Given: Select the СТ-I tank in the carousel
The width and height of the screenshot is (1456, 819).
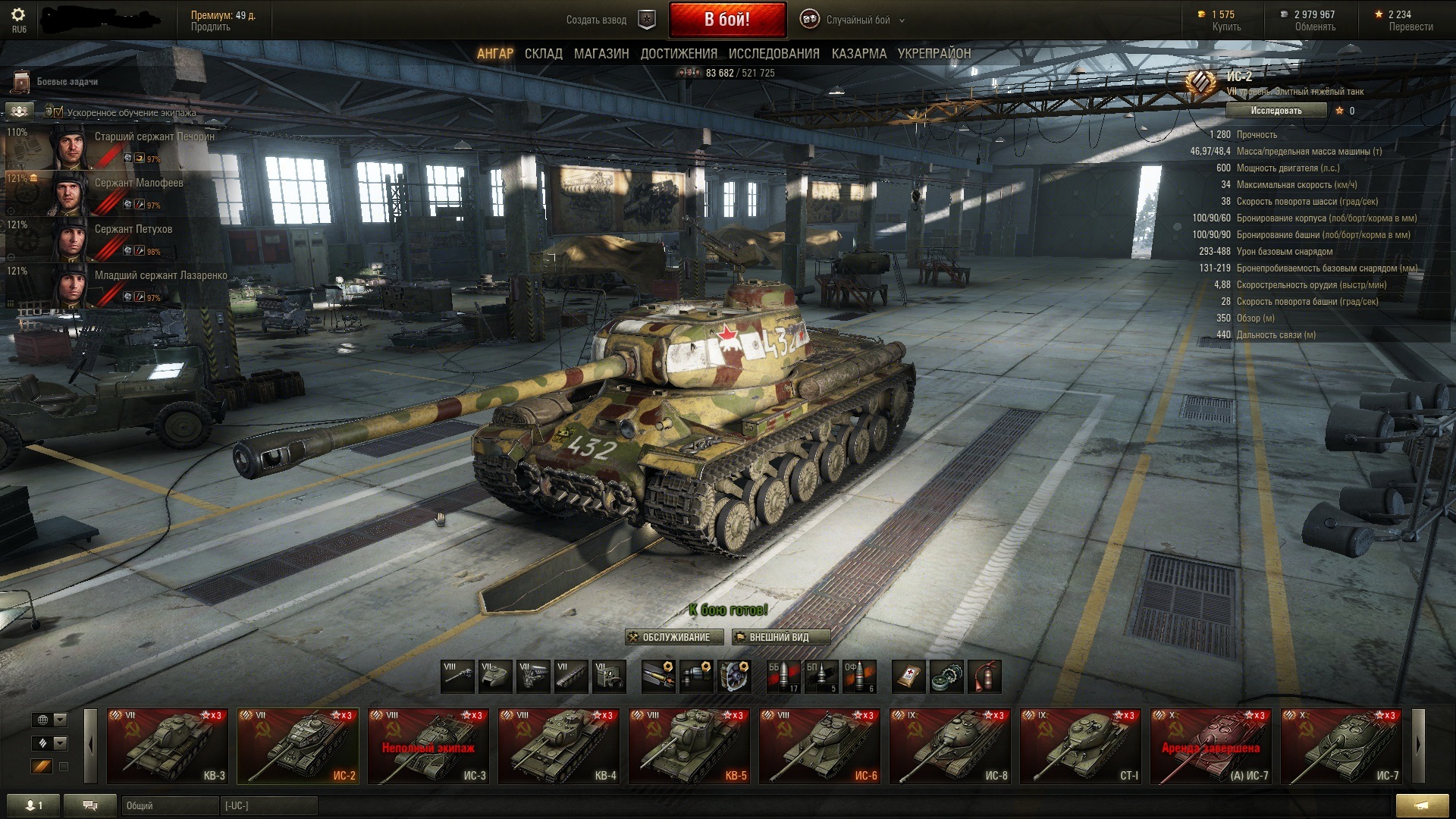Looking at the screenshot, I should click(x=1080, y=745).
